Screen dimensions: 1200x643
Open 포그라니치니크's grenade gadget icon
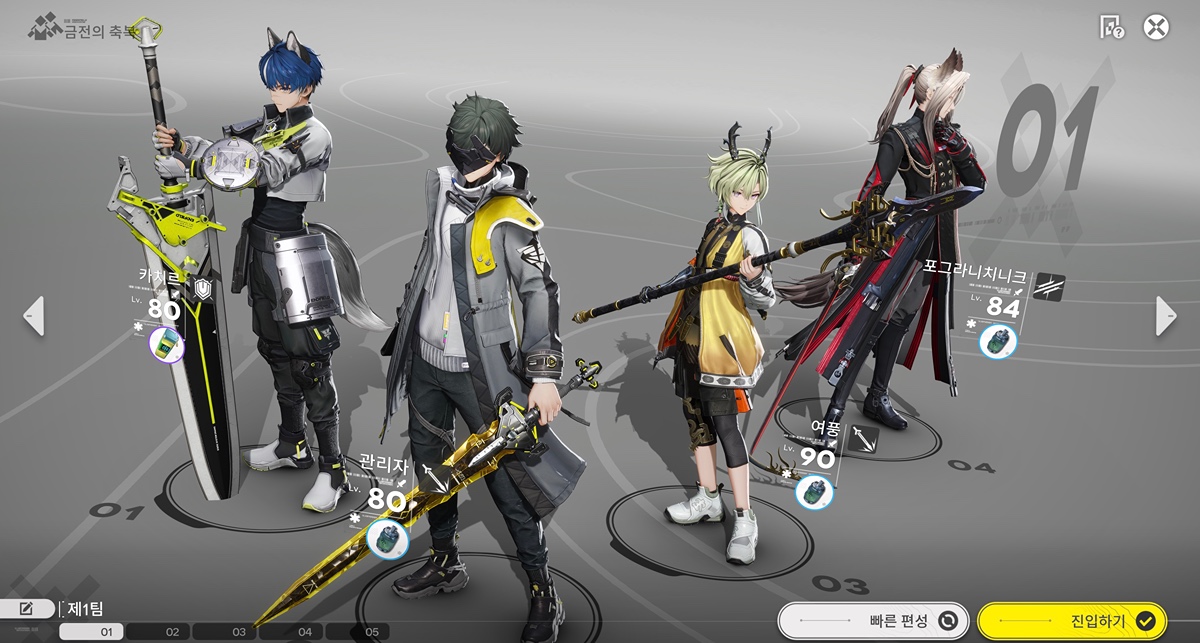(998, 342)
